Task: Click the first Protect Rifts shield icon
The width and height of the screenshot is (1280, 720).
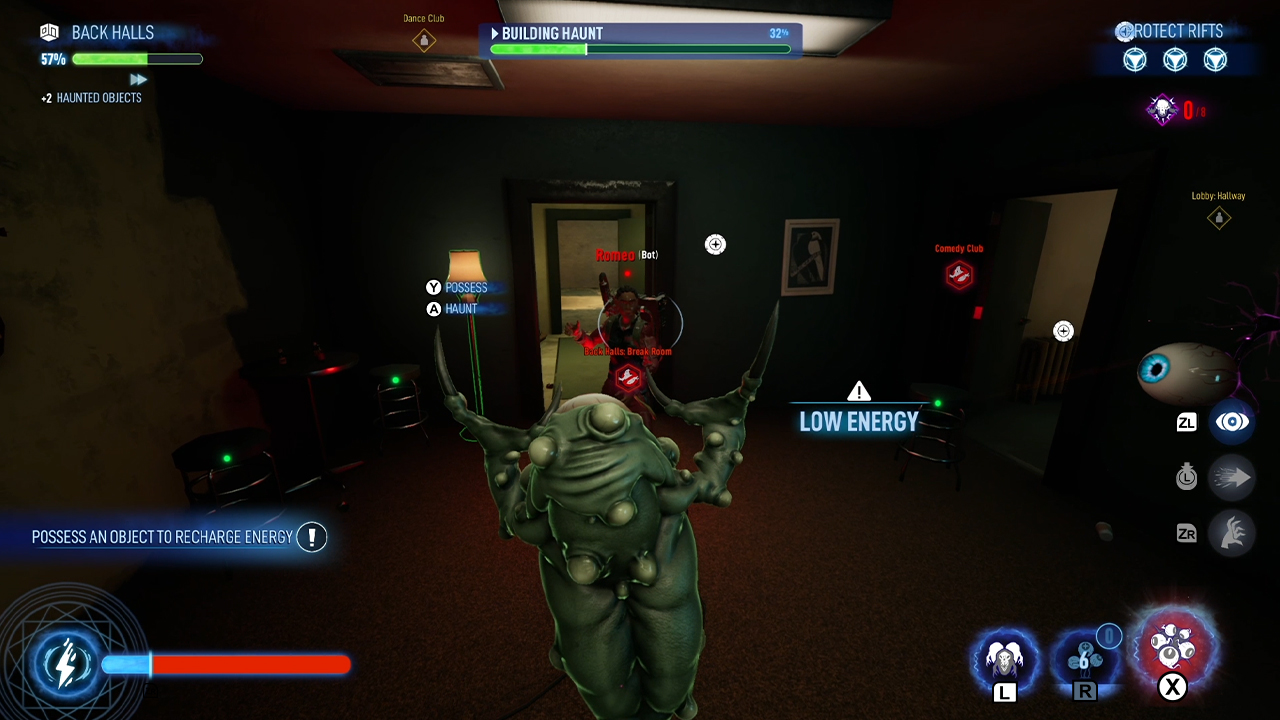Action: [1135, 59]
